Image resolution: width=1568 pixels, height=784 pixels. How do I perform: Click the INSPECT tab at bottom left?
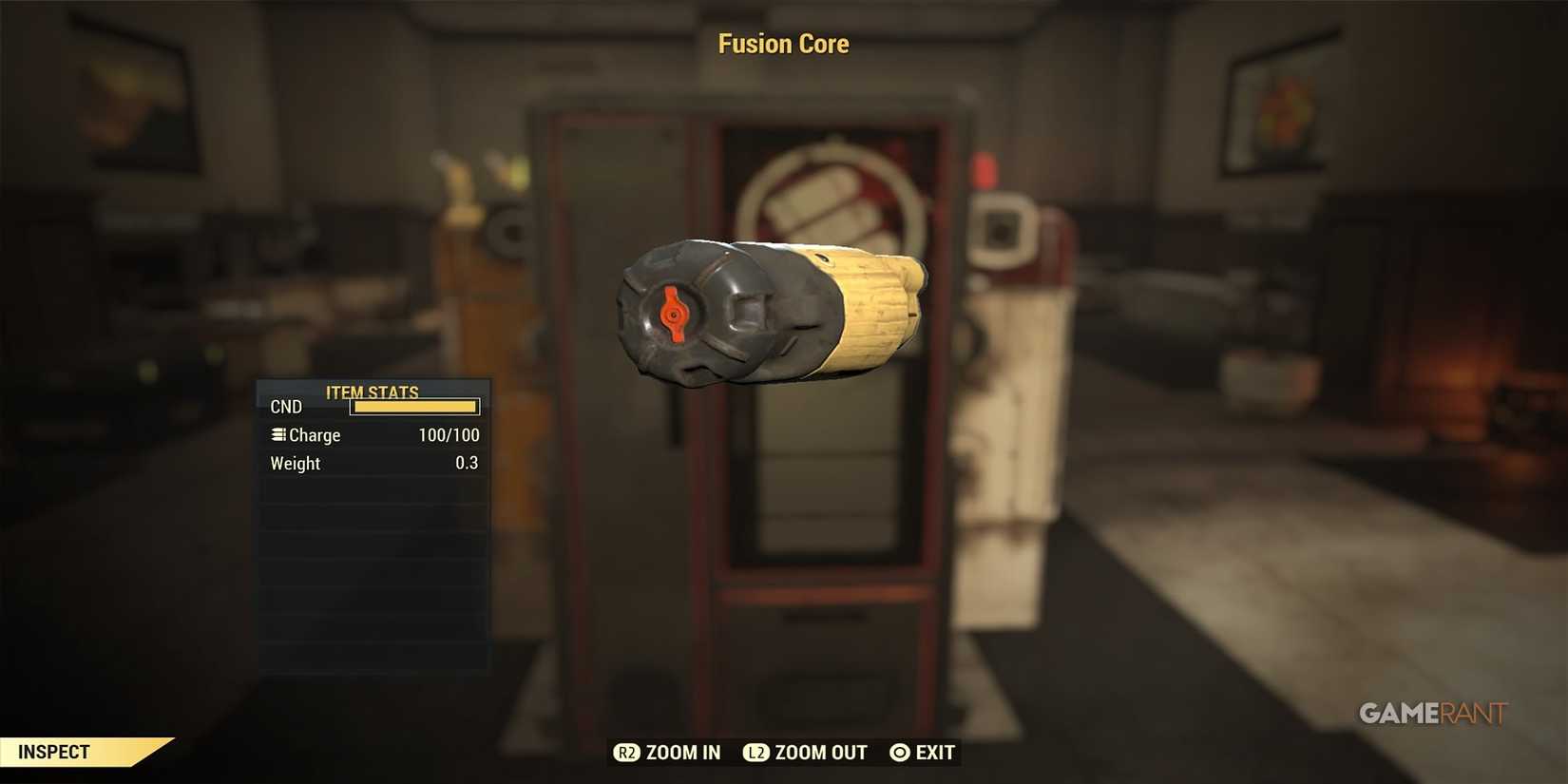click(54, 752)
